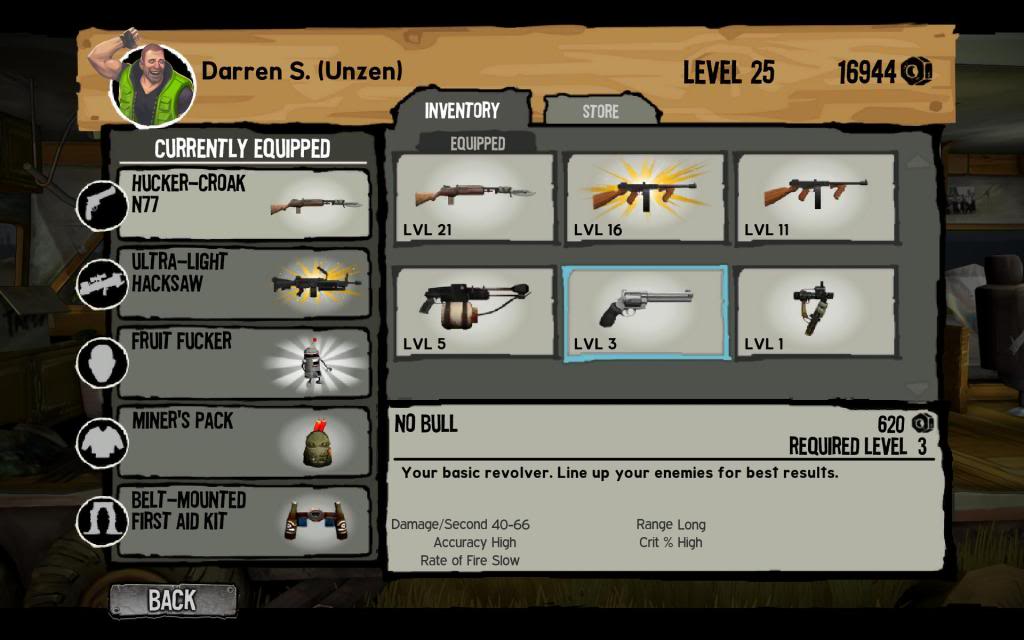Open the Inventory tab

[x=461, y=110]
